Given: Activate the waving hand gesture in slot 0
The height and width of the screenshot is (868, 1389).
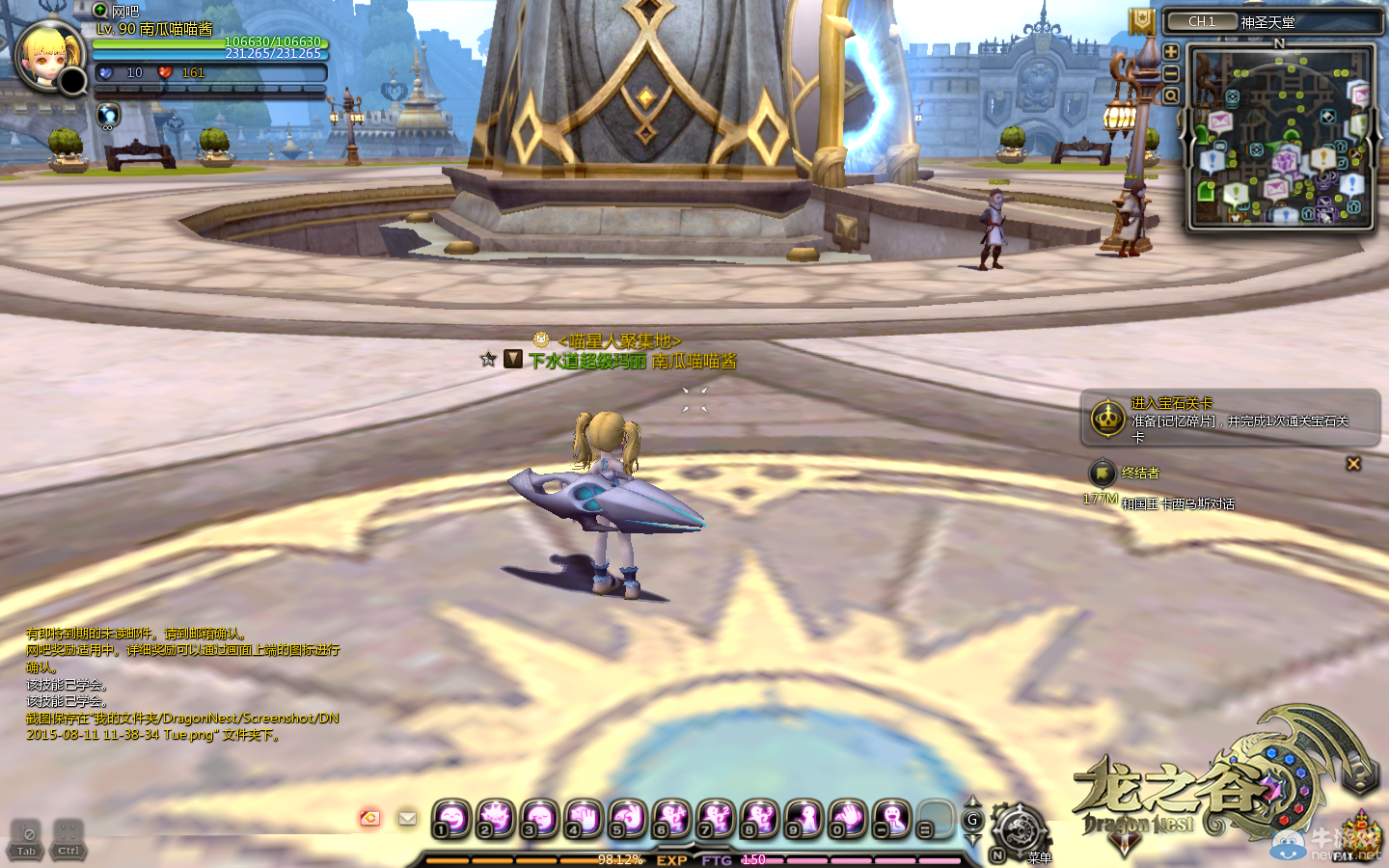Looking at the screenshot, I should point(848,819).
